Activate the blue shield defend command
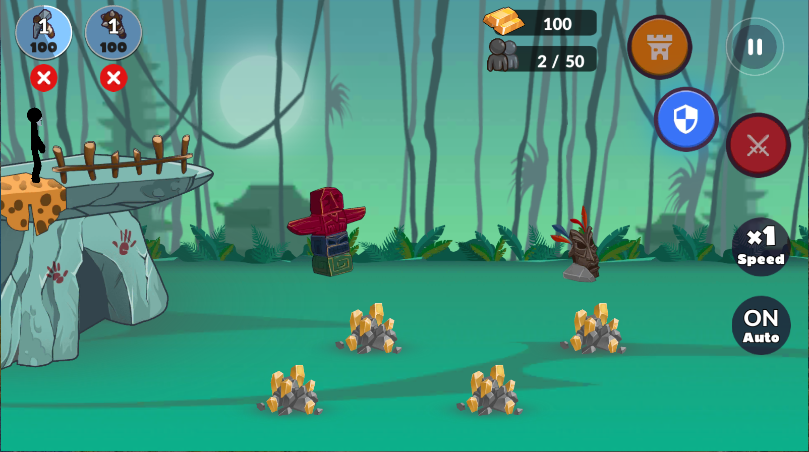This screenshot has height=452, width=809. [x=686, y=119]
